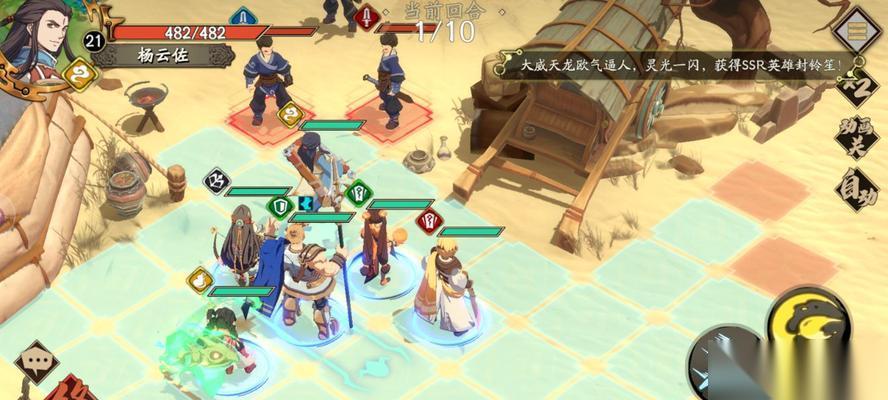Open the chat speech bubble

pyautogui.click(x=37, y=362)
